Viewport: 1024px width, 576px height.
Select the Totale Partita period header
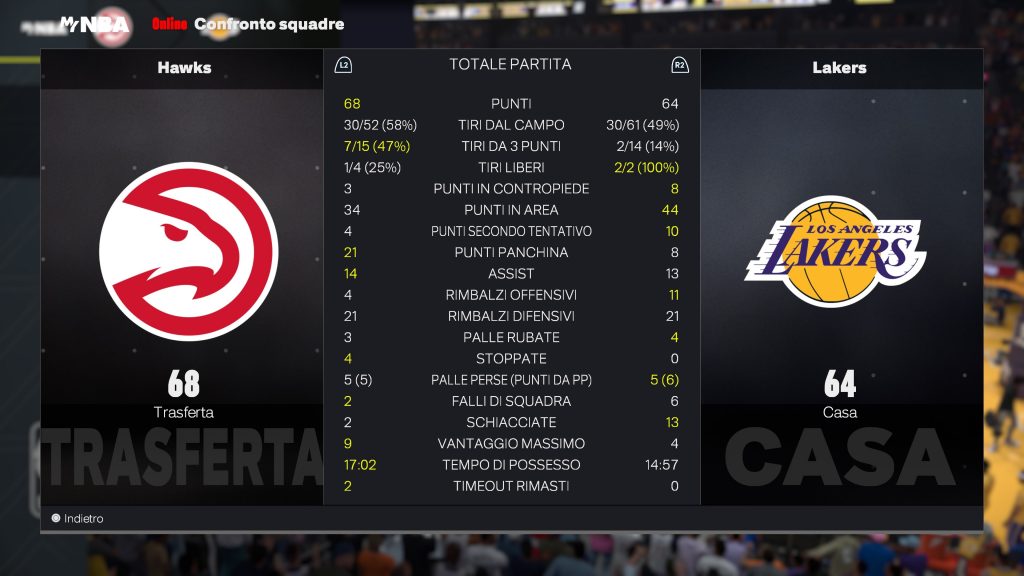tap(510, 64)
